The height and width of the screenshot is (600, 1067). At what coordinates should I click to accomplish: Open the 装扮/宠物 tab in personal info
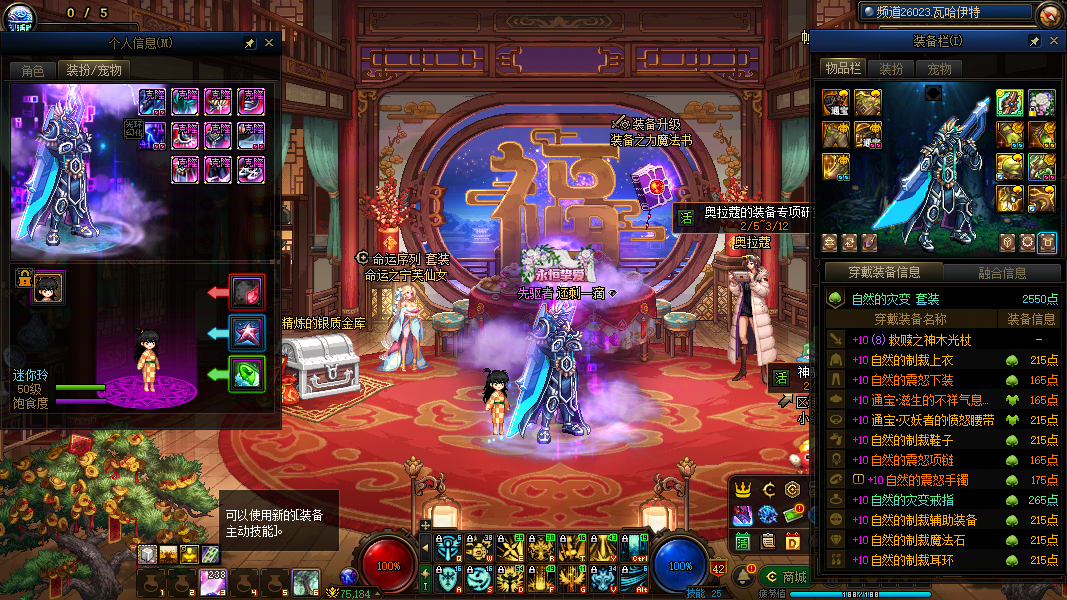coord(94,70)
